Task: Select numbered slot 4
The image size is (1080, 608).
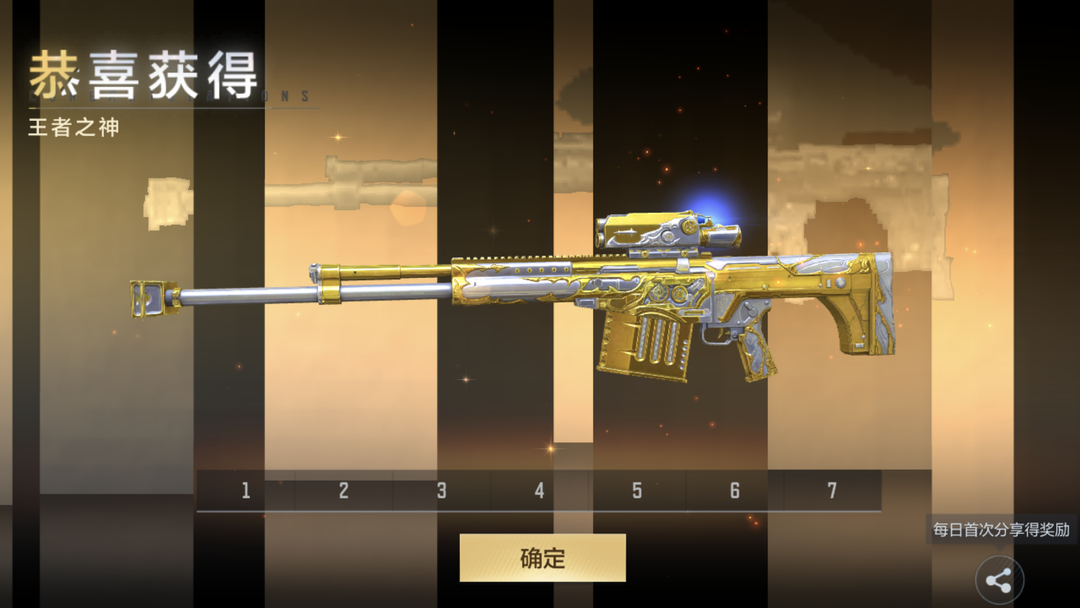Action: click(539, 490)
